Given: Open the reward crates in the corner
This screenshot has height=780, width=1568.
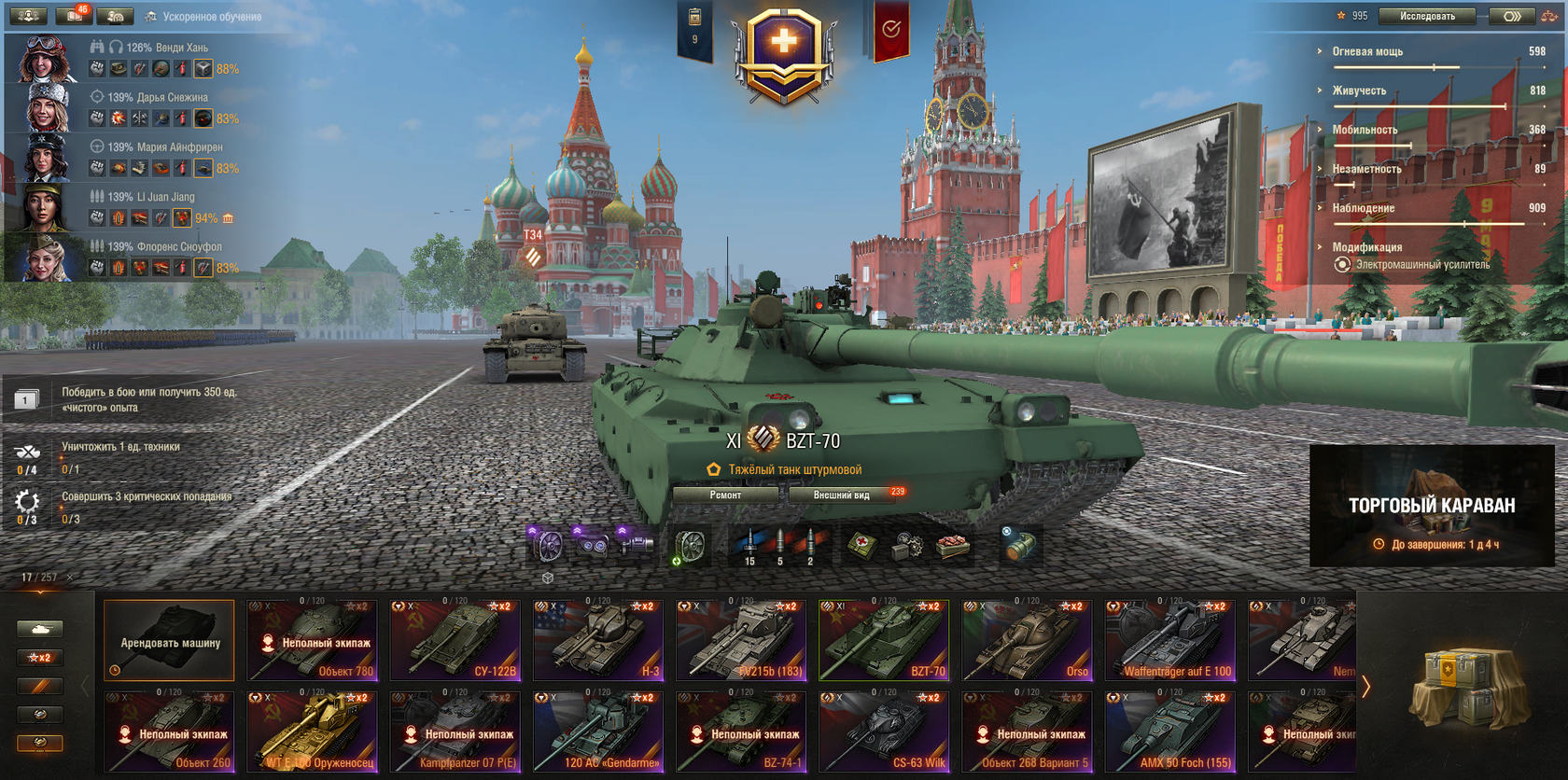Looking at the screenshot, I should click(1465, 689).
